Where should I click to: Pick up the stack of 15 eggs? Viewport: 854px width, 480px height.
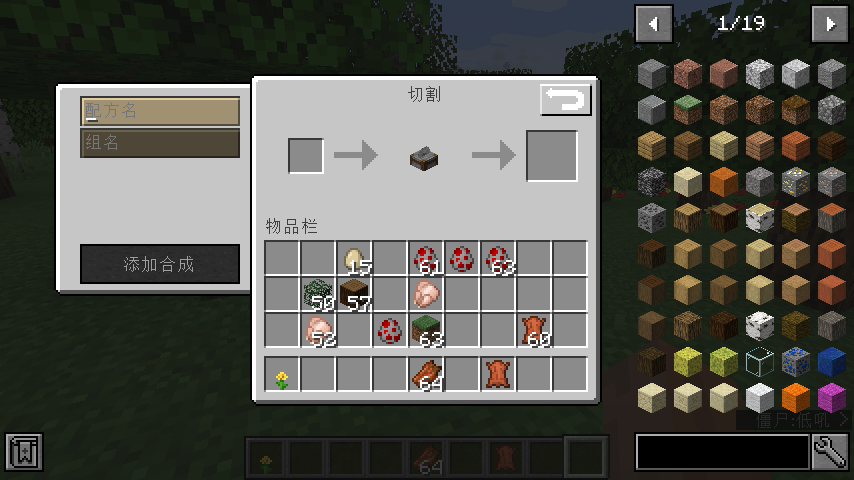(355, 260)
